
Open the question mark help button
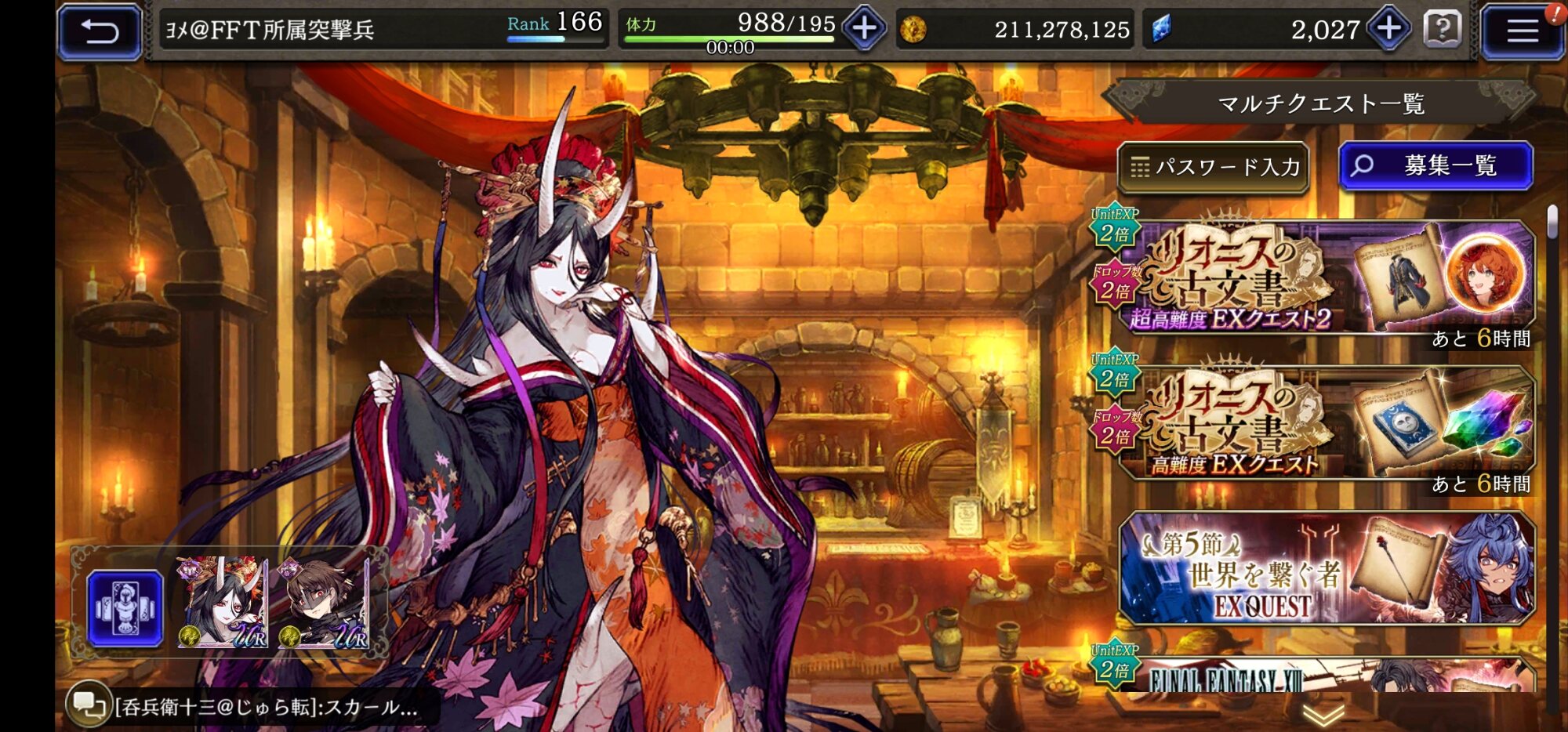[1442, 30]
